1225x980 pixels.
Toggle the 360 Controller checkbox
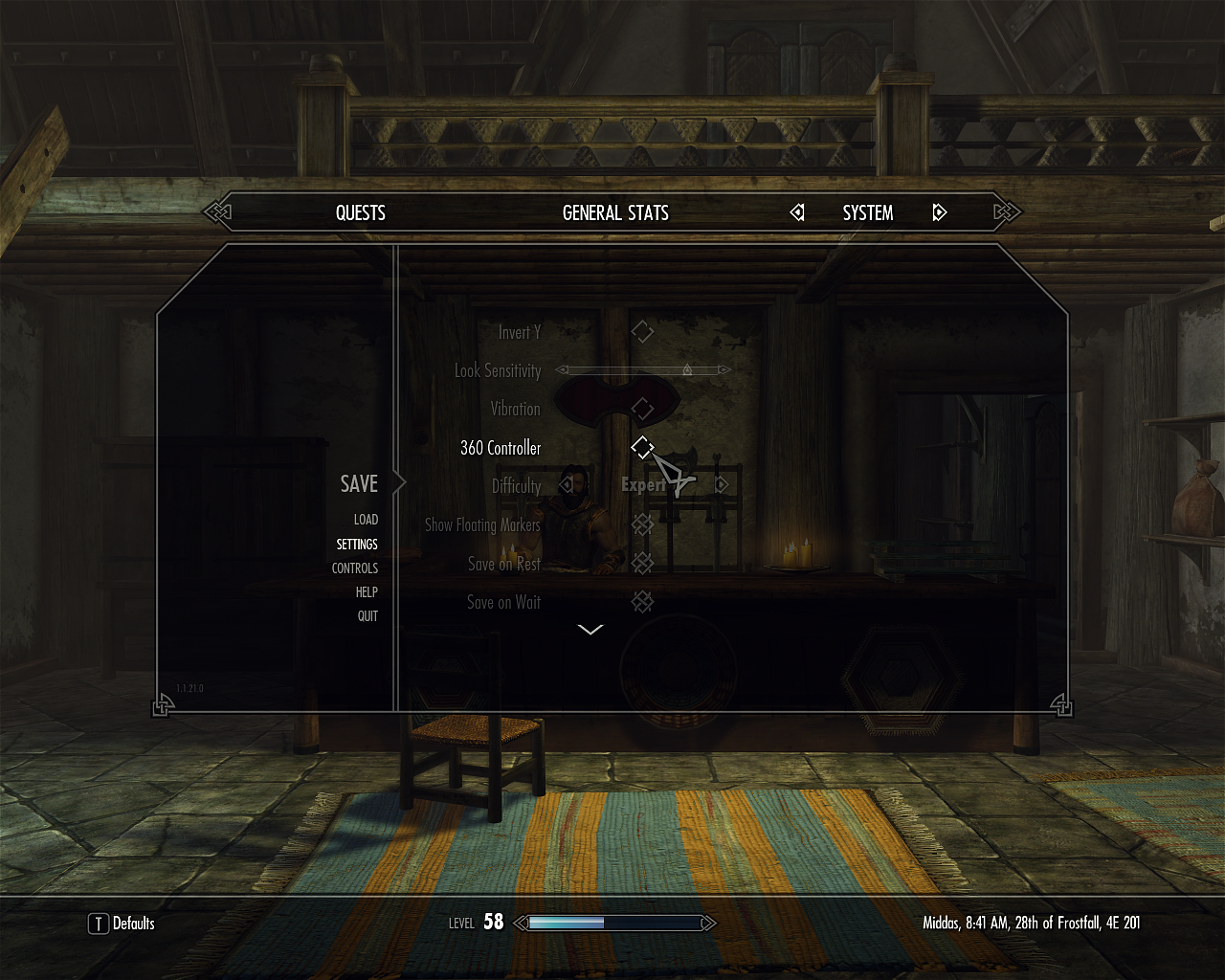pyautogui.click(x=642, y=447)
